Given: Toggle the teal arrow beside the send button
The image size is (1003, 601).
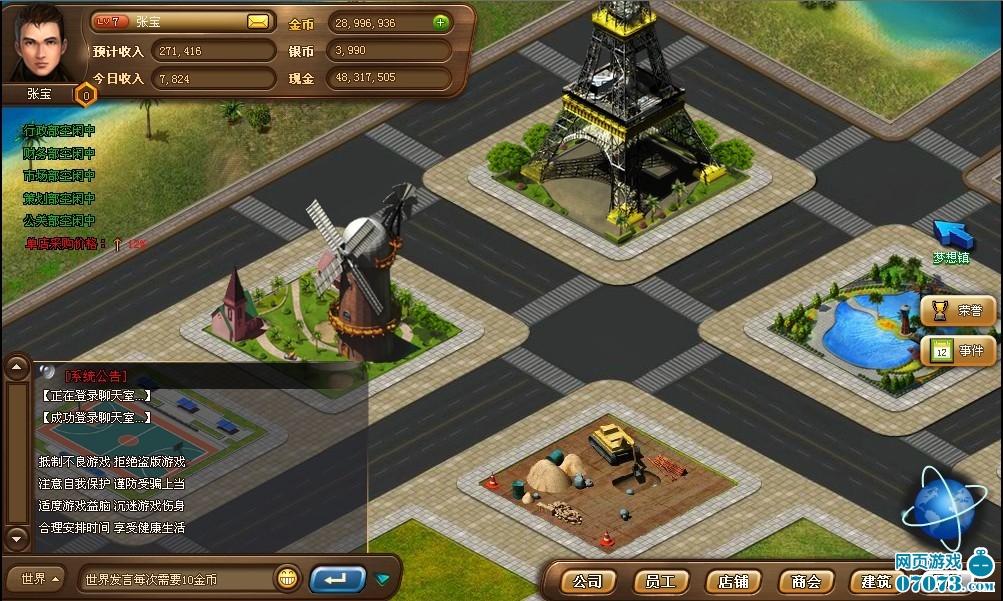Looking at the screenshot, I should (x=382, y=579).
